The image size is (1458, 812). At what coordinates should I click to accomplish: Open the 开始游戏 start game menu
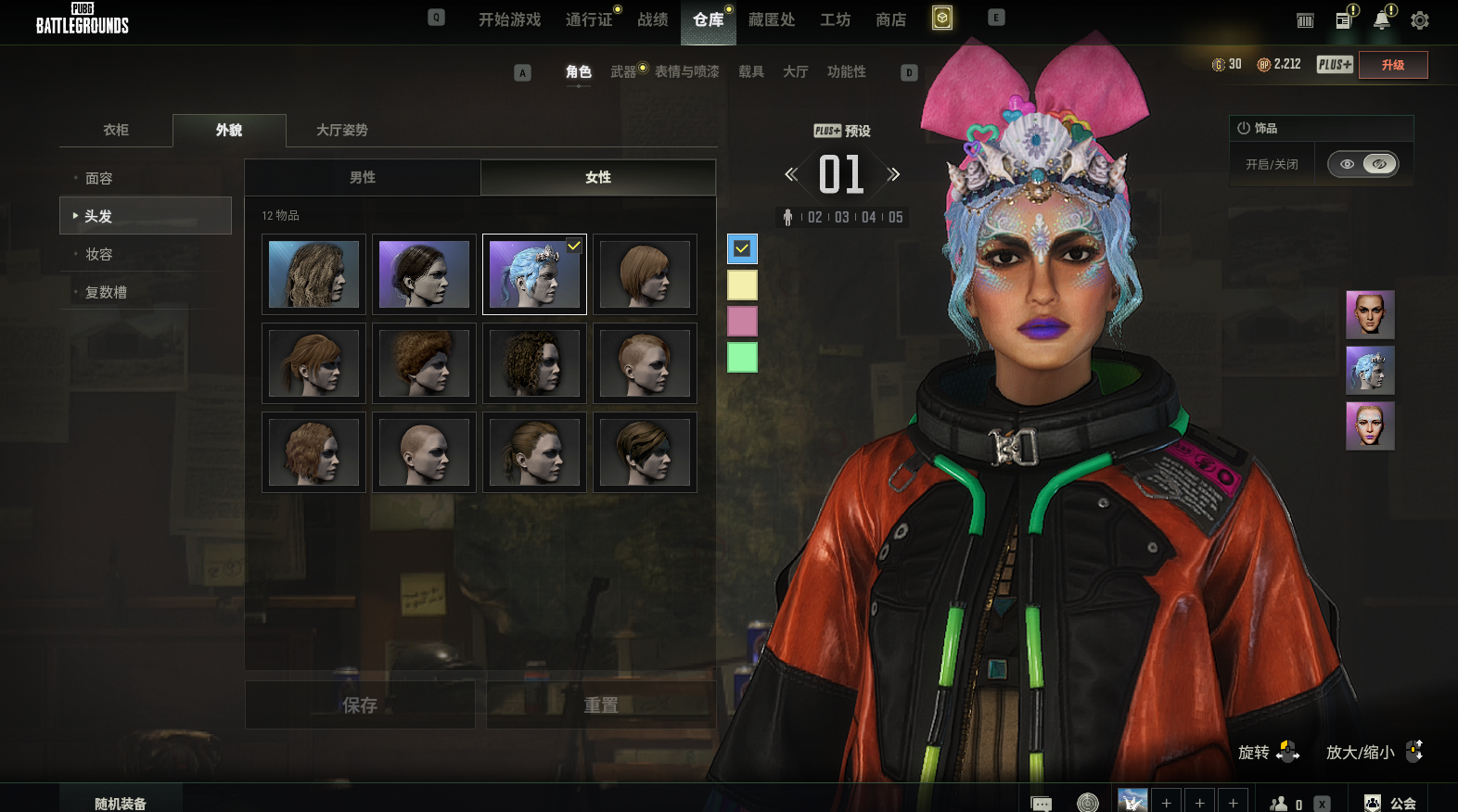509,19
